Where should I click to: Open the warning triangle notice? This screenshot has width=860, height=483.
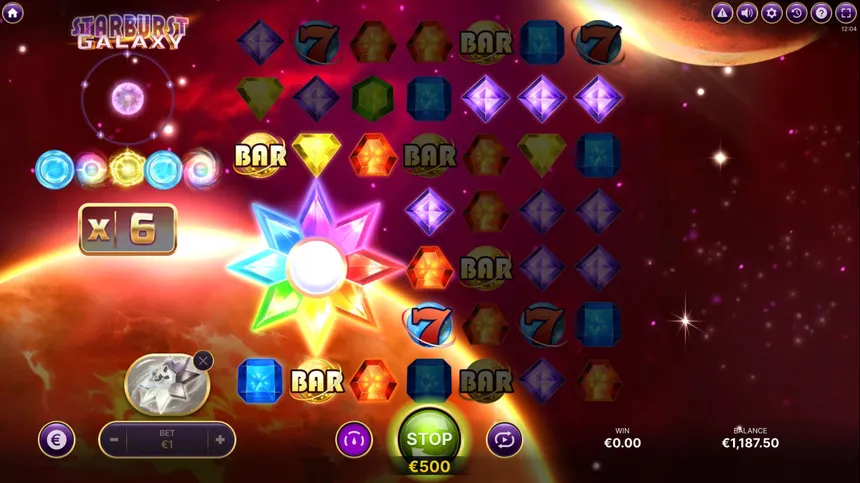point(722,13)
